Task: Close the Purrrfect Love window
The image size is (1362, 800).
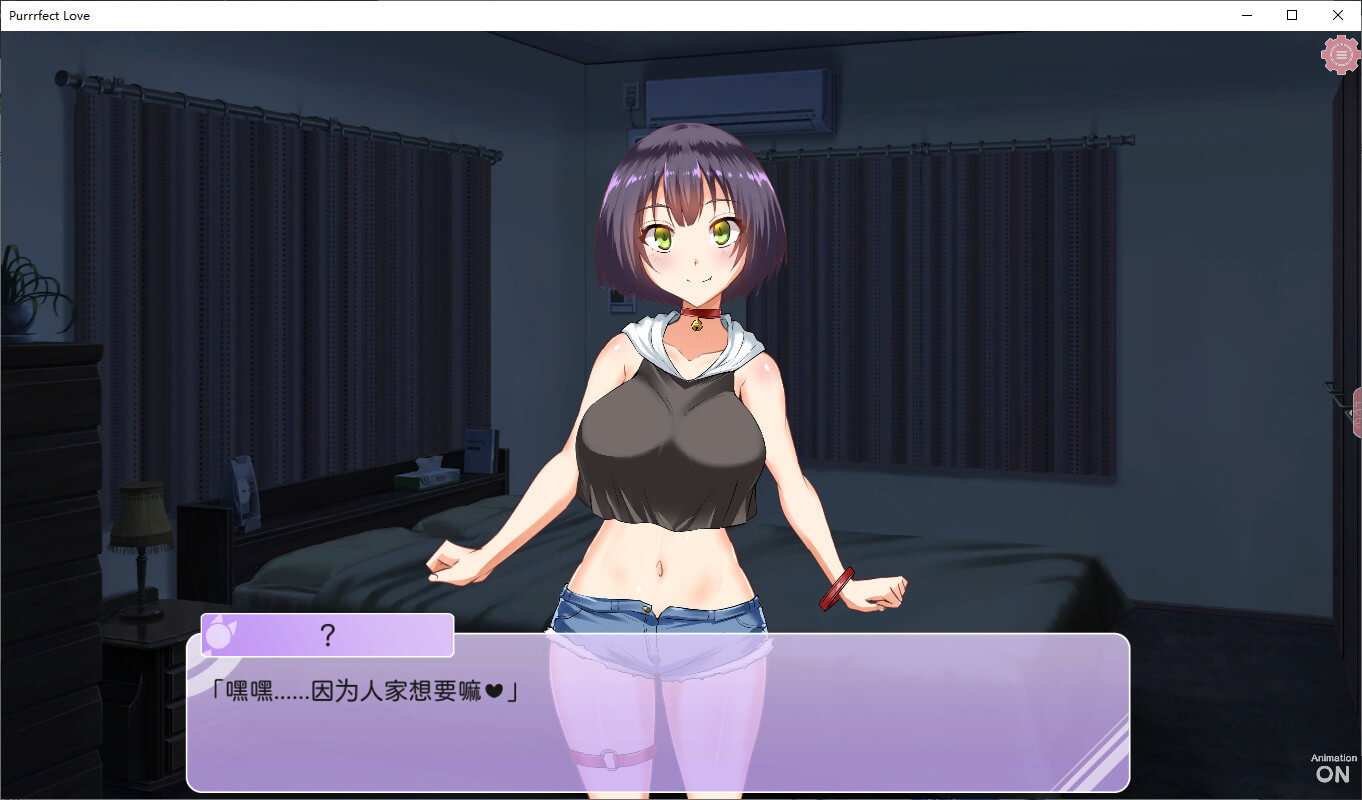Action: [x=1338, y=15]
